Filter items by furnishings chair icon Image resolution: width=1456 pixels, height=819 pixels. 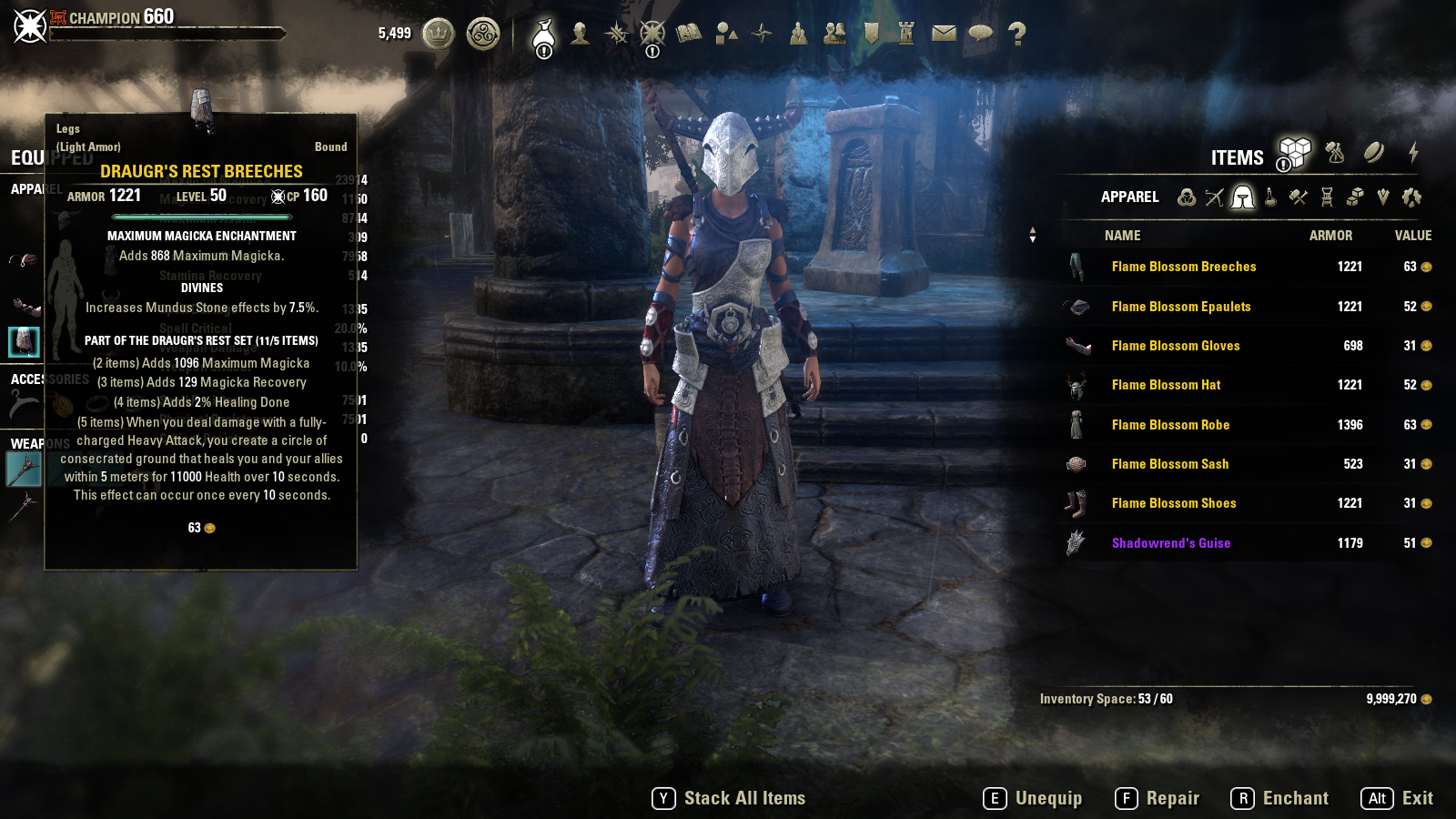1327,197
